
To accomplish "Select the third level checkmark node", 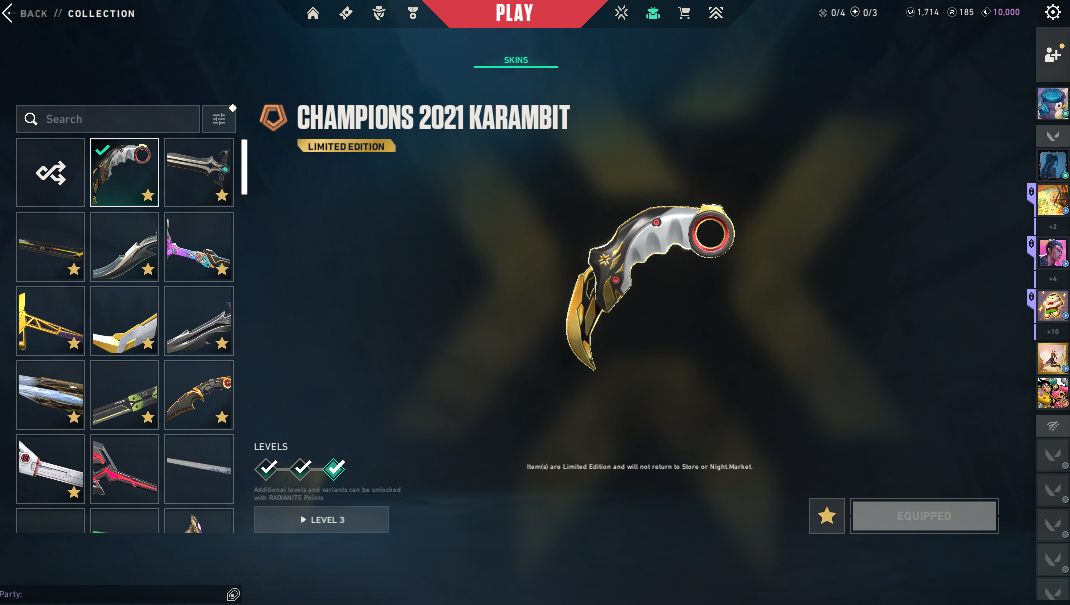I will pos(335,467).
